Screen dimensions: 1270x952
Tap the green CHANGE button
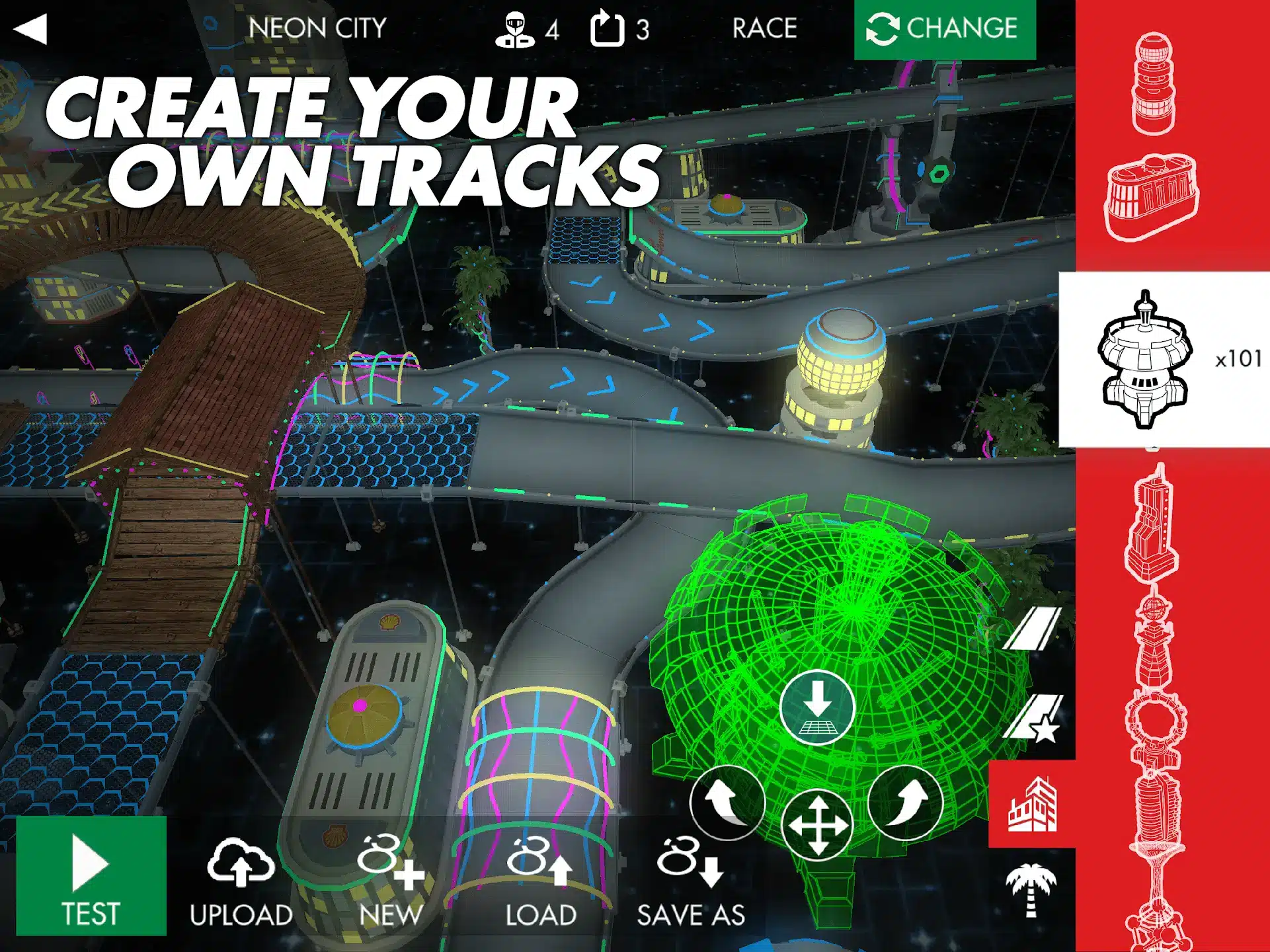pyautogui.click(x=944, y=29)
